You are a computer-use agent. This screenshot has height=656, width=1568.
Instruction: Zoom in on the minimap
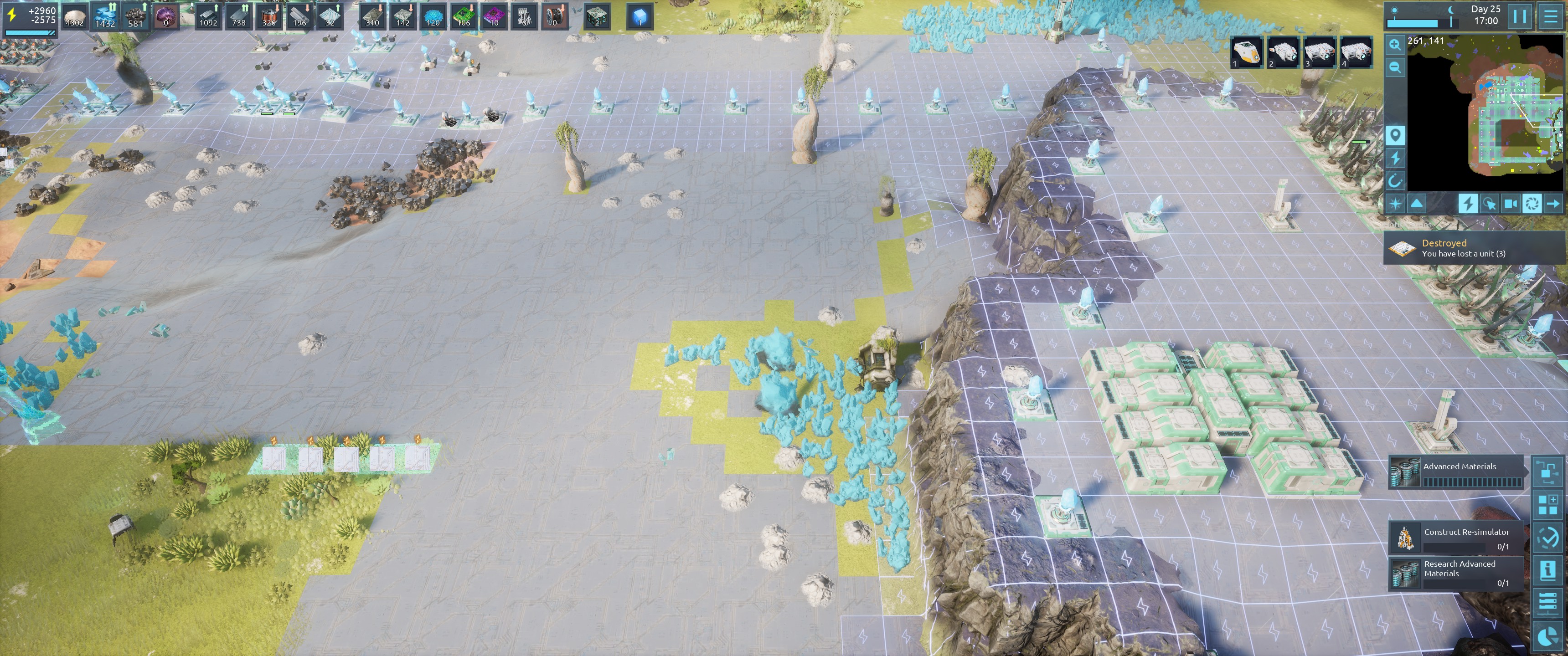click(x=1394, y=45)
